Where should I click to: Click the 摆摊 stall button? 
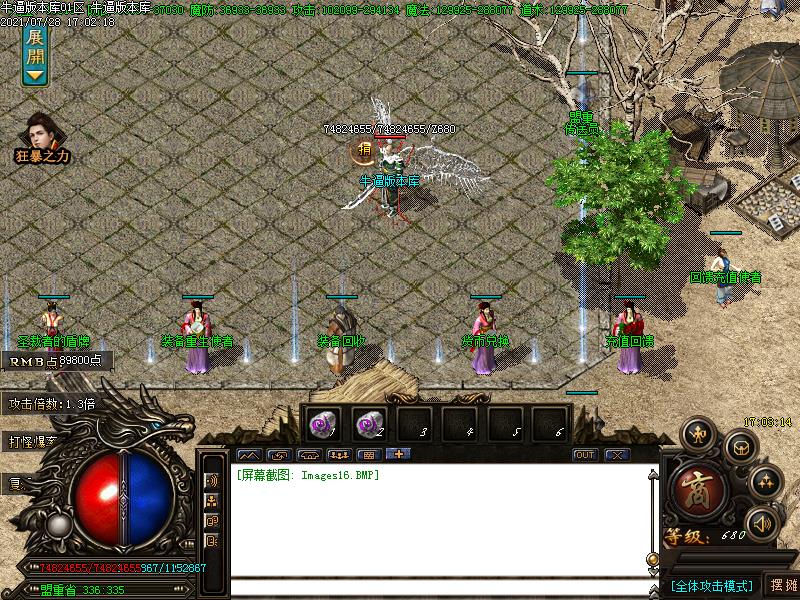[x=782, y=585]
